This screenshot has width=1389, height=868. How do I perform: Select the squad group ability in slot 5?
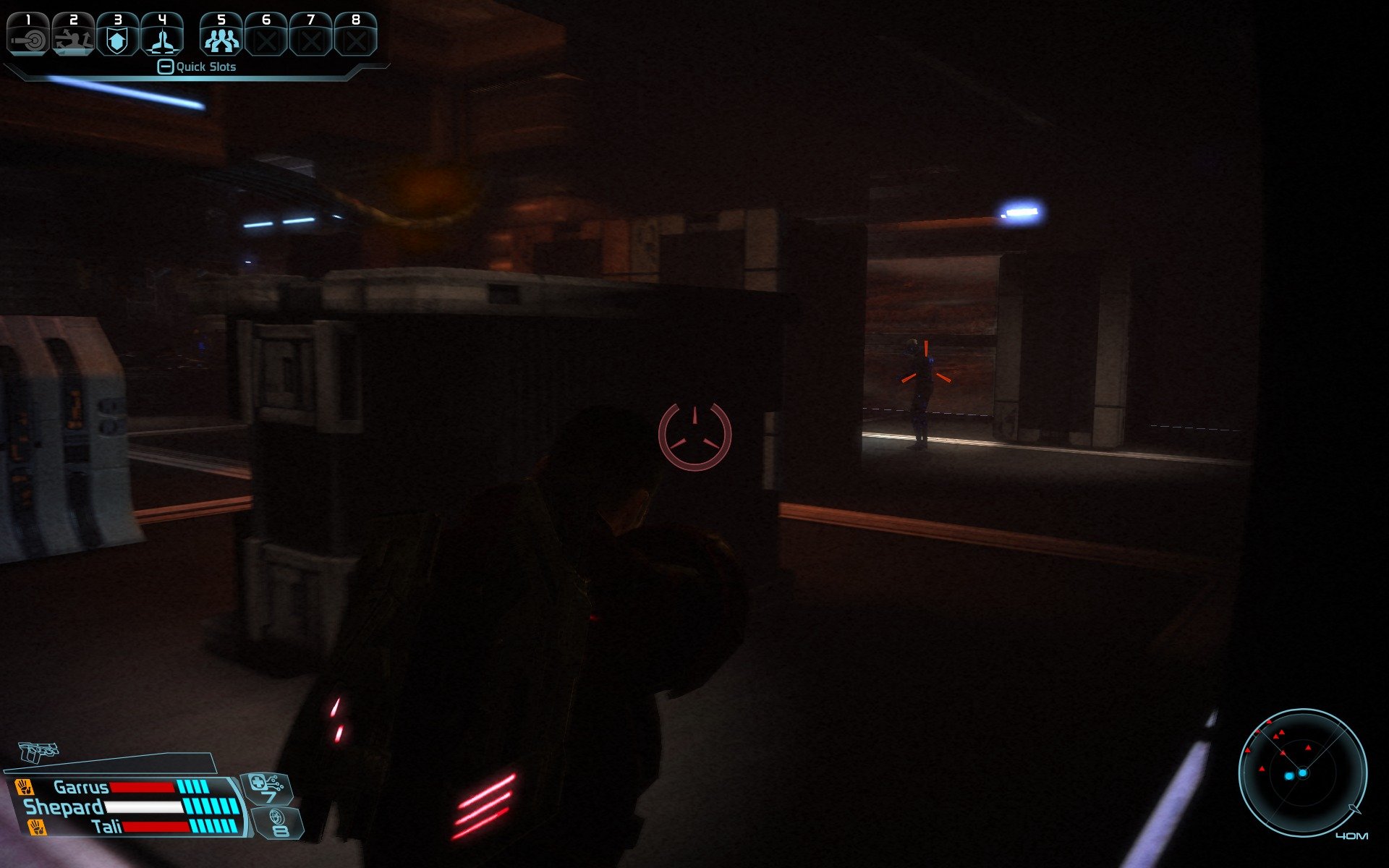[x=221, y=35]
